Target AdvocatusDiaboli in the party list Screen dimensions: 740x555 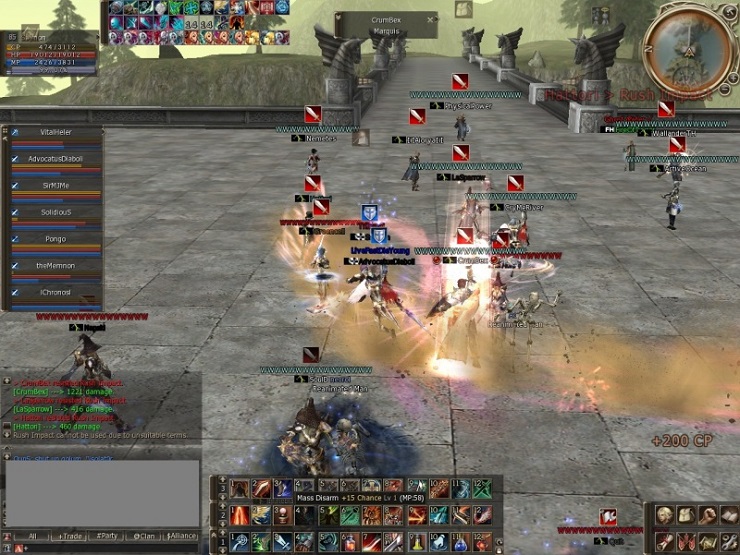[x=55, y=159]
